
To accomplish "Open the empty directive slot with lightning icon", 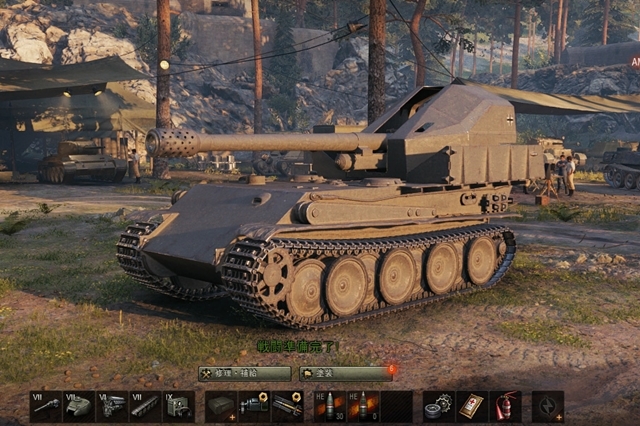I will pyautogui.click(x=548, y=406).
